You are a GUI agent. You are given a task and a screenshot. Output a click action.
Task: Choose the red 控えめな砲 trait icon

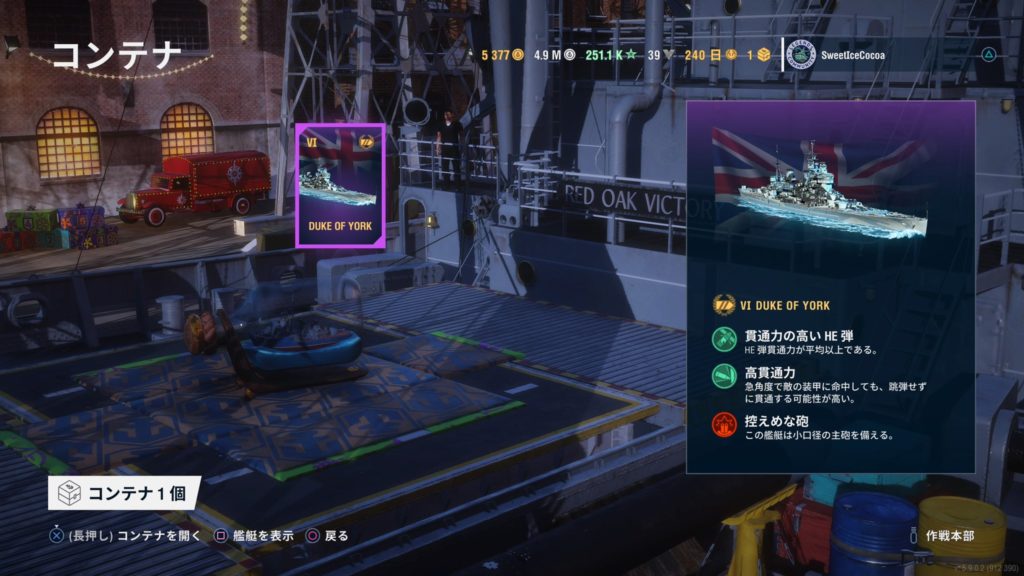point(724,424)
